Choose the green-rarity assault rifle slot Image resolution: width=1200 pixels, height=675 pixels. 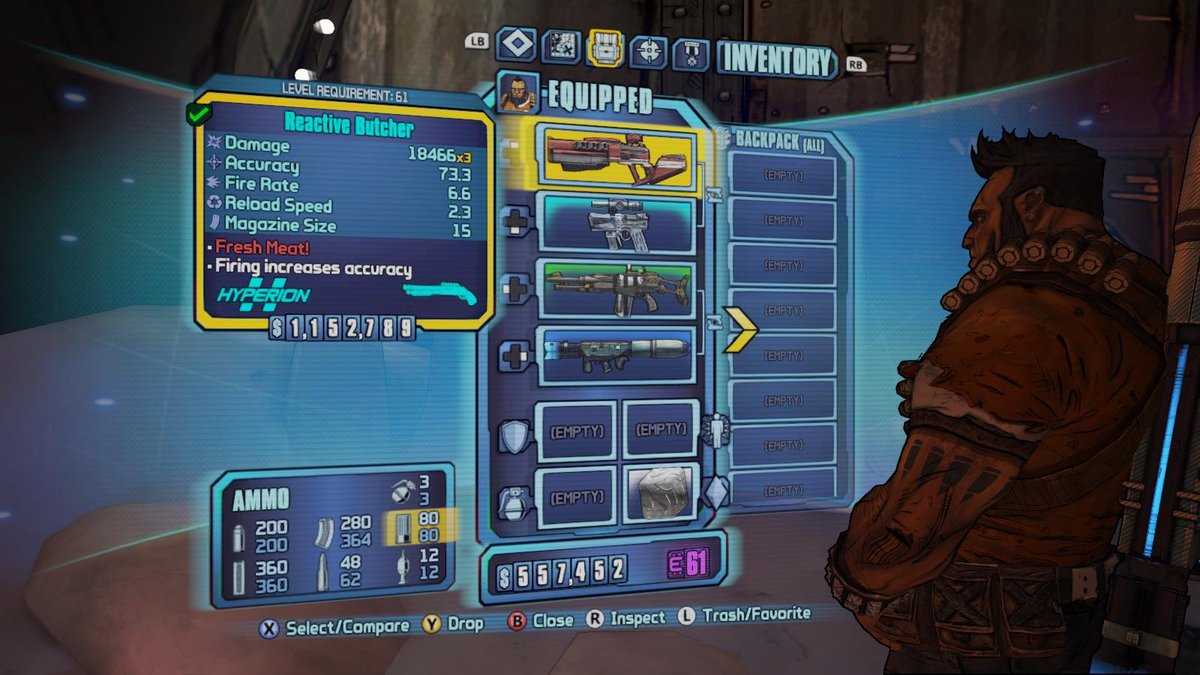617,289
